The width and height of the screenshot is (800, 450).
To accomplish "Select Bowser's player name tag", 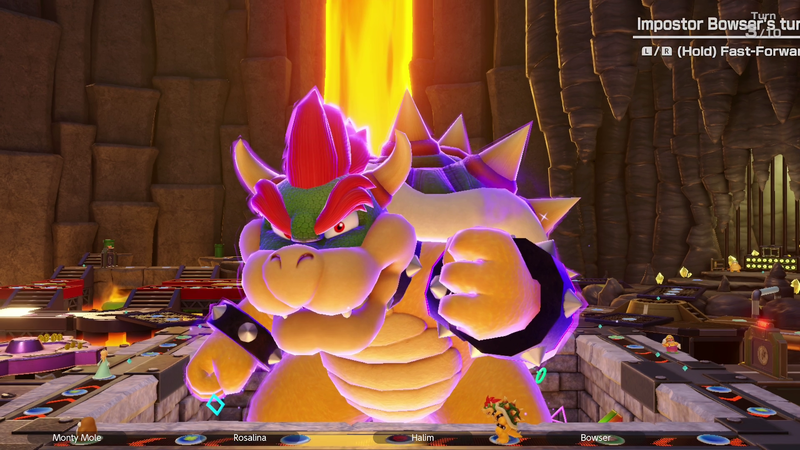I will (x=595, y=437).
